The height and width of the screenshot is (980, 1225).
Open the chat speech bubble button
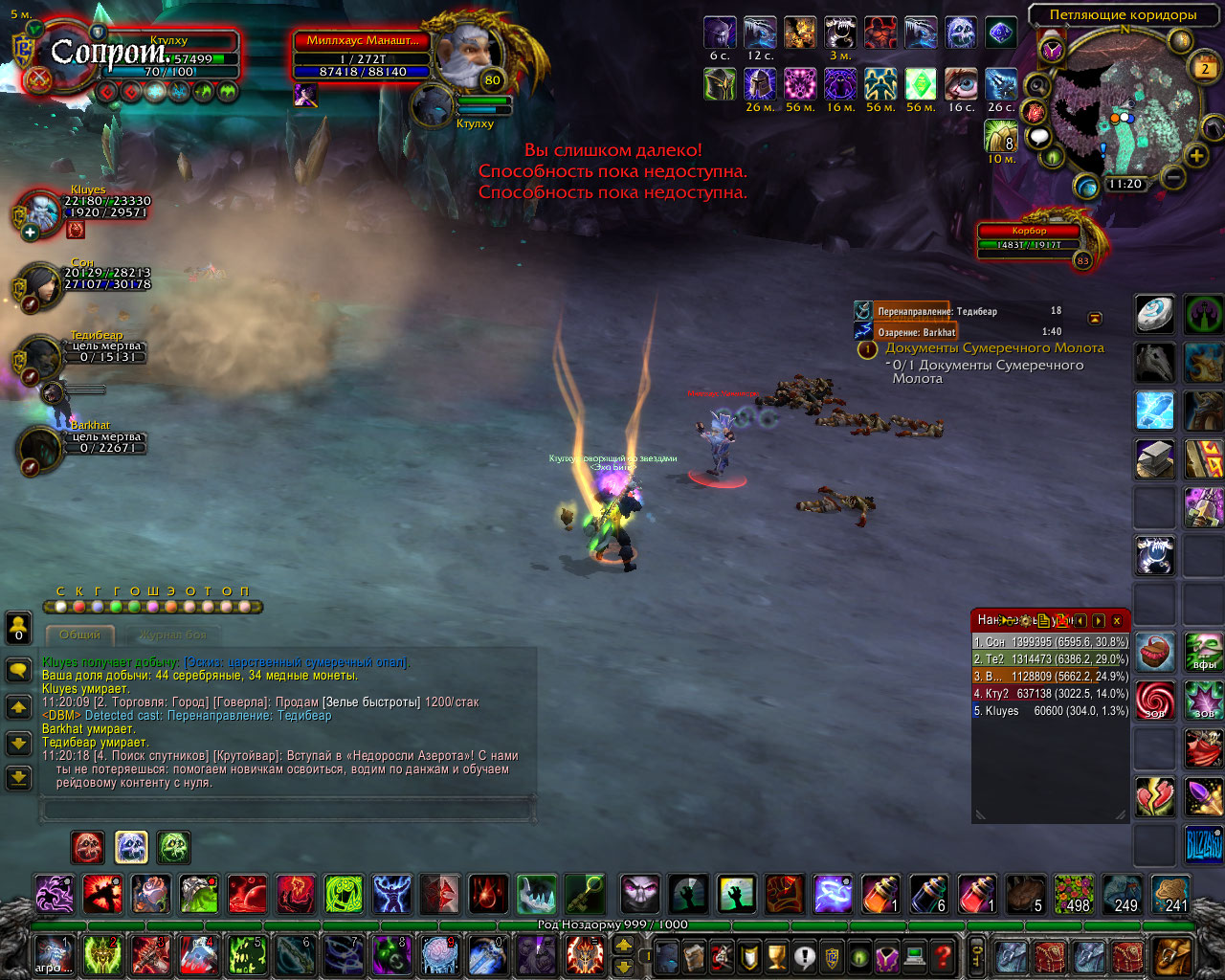coord(18,669)
